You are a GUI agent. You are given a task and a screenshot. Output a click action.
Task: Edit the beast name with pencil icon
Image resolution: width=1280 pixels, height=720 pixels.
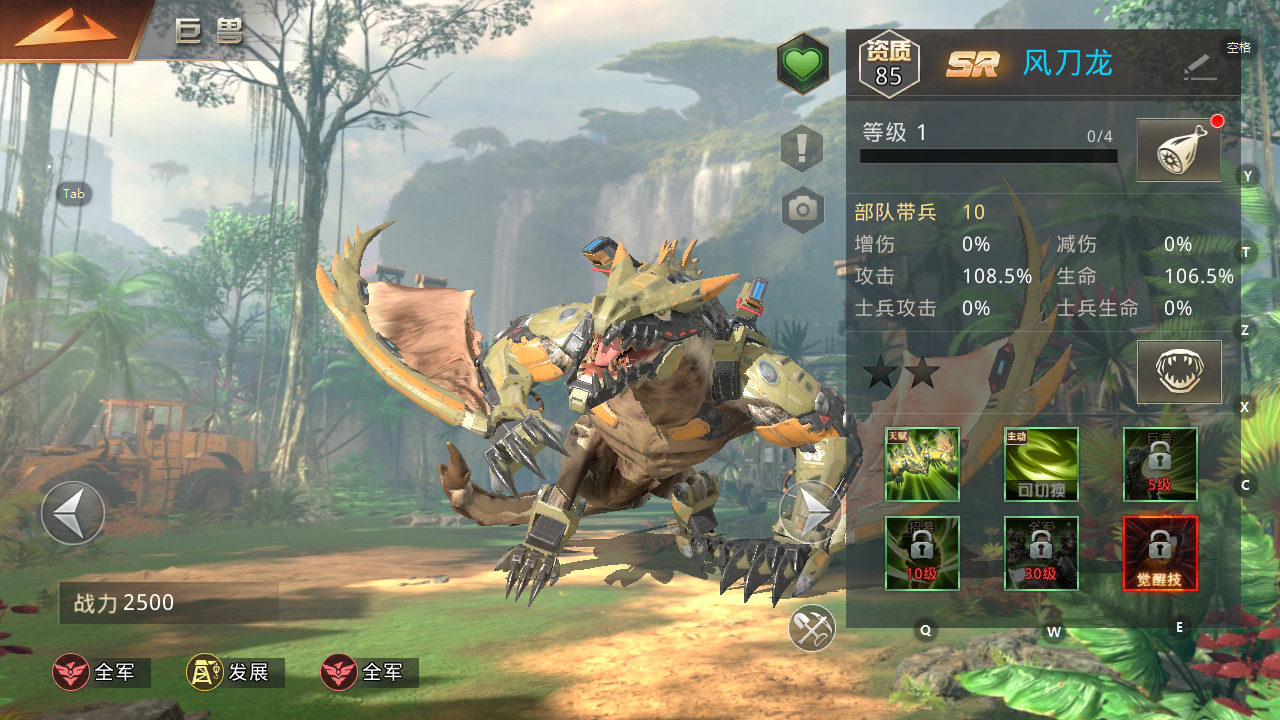[1199, 66]
